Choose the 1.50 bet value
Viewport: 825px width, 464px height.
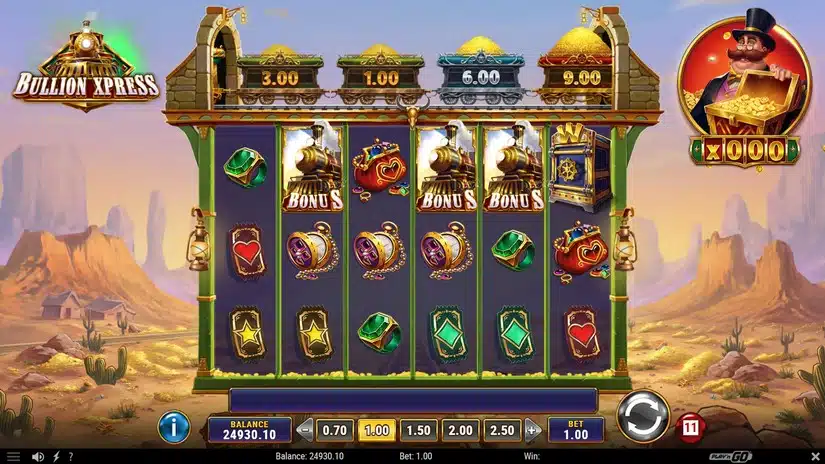pyautogui.click(x=418, y=430)
